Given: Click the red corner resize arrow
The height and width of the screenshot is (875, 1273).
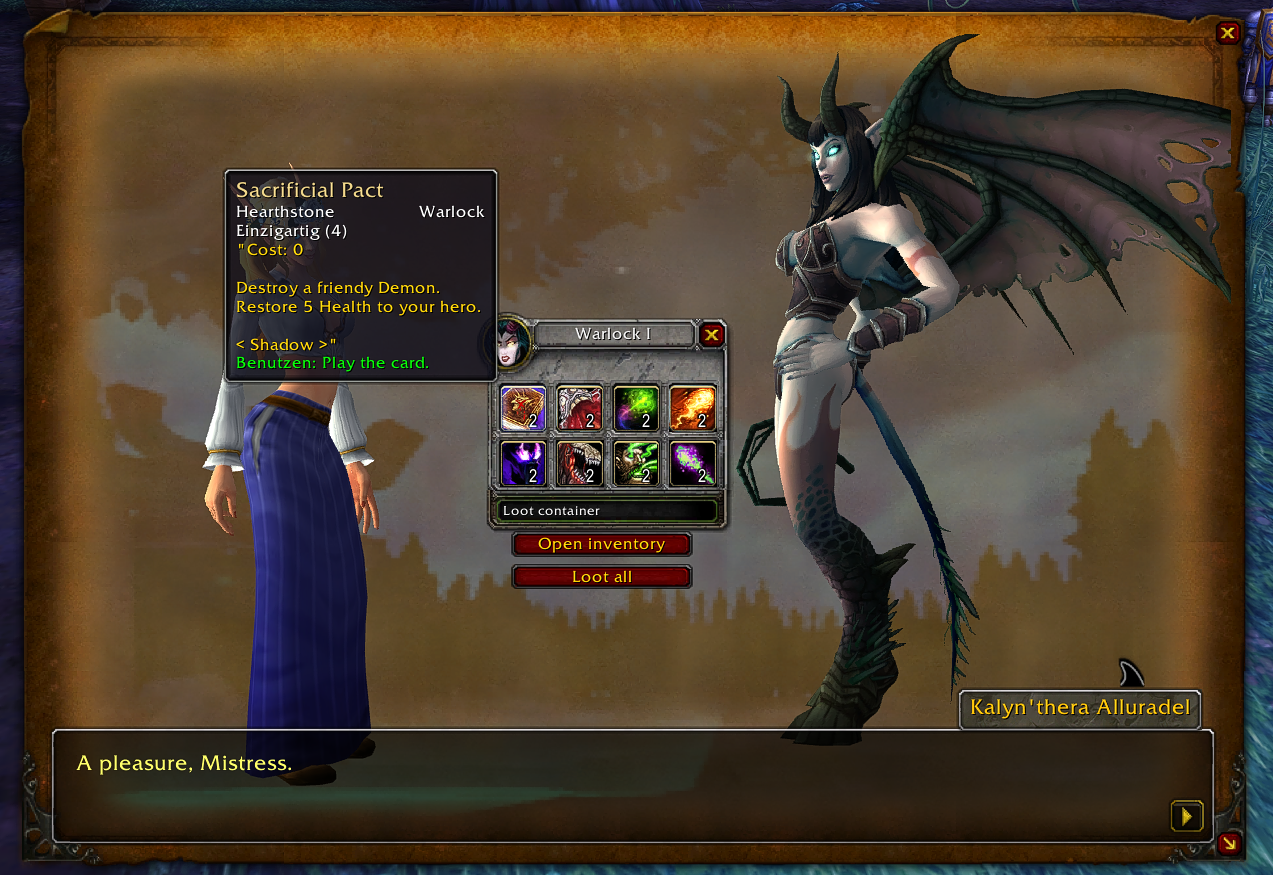Looking at the screenshot, I should tap(1228, 843).
